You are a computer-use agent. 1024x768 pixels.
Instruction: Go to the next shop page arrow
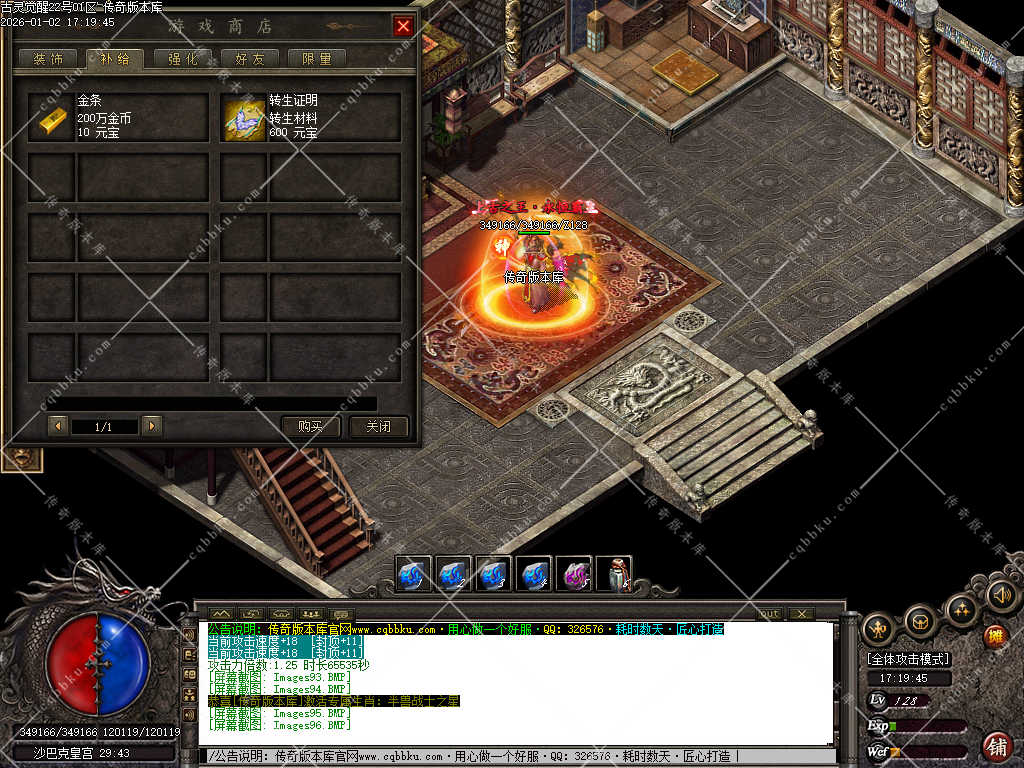(151, 426)
